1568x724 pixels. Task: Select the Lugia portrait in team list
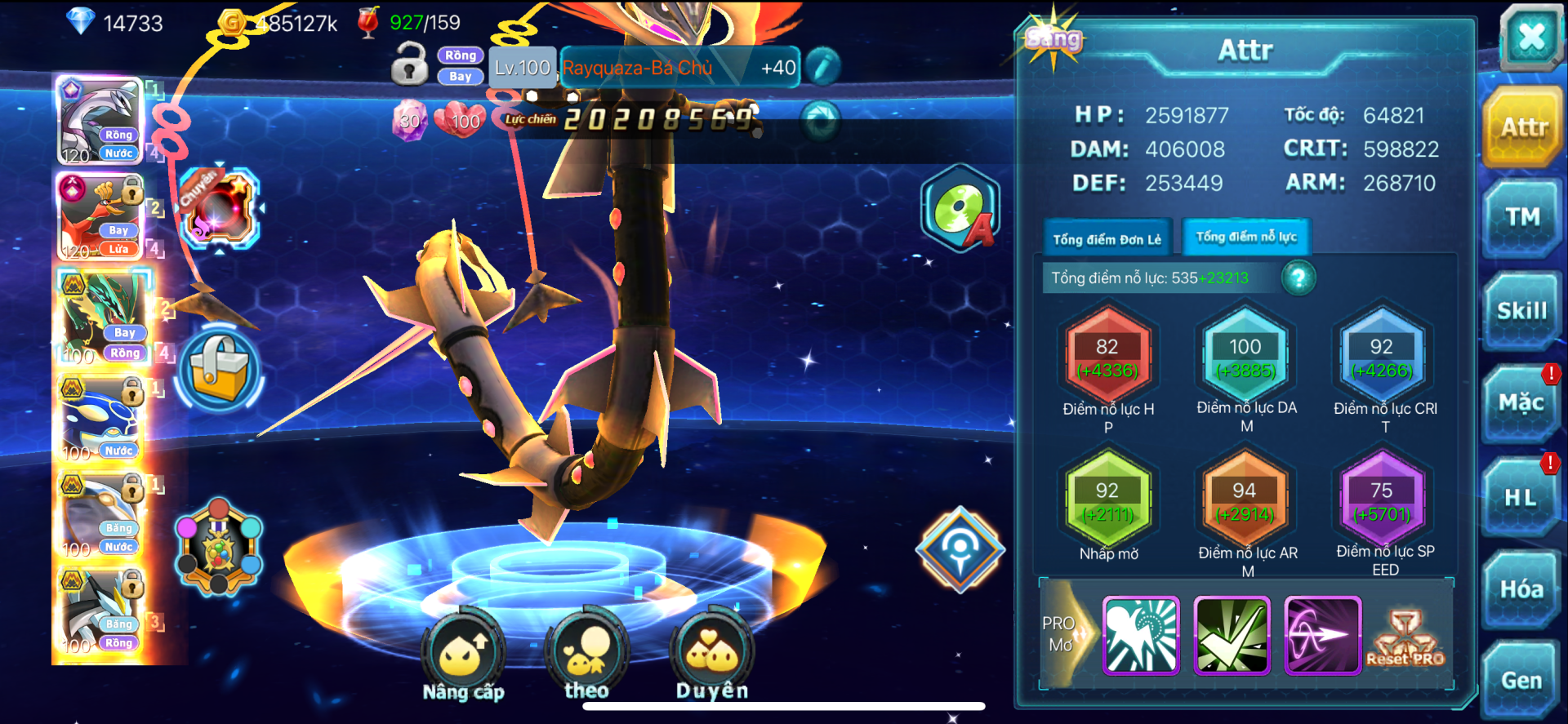point(100,121)
